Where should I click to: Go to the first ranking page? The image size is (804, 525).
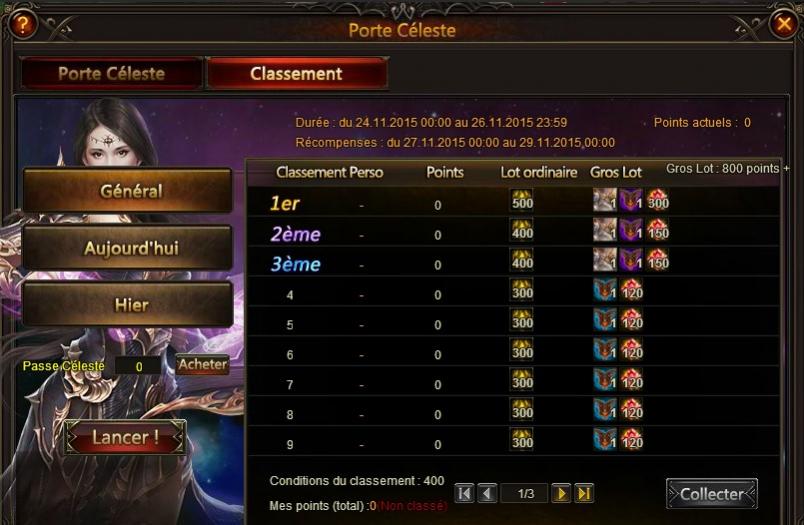coord(464,493)
